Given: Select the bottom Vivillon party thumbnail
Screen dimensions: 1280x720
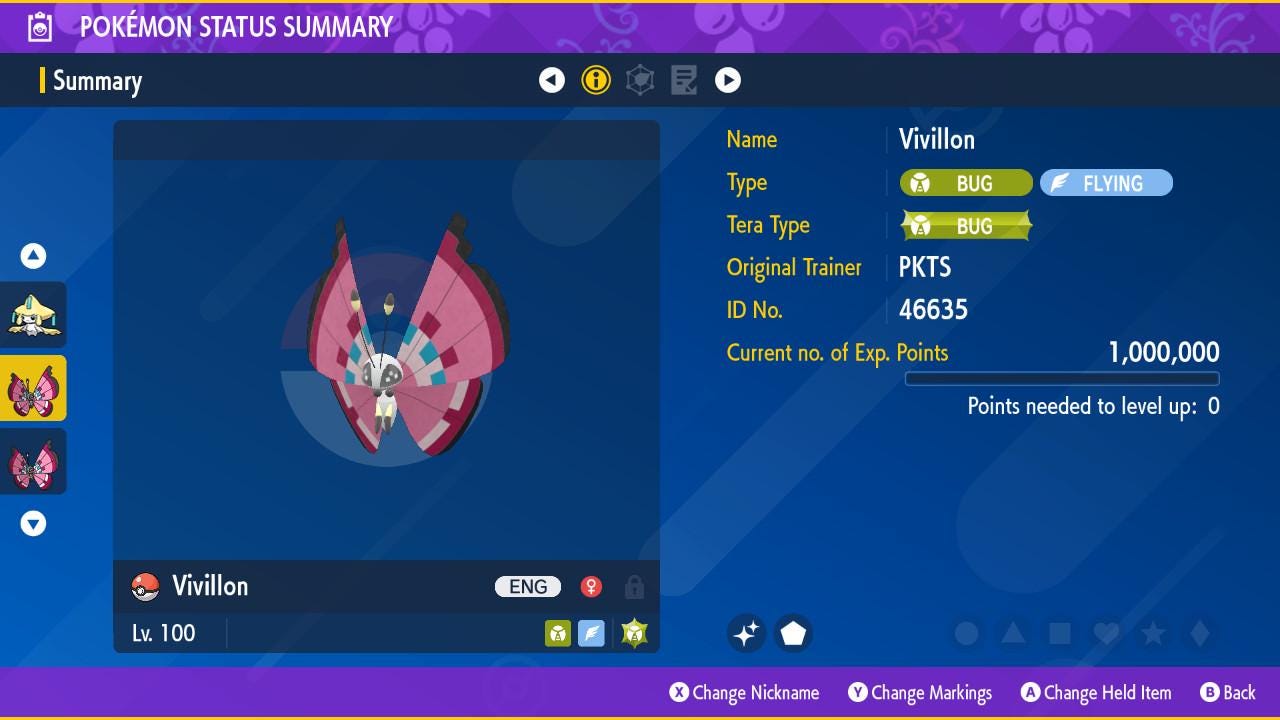Looking at the screenshot, I should pos(34,462).
